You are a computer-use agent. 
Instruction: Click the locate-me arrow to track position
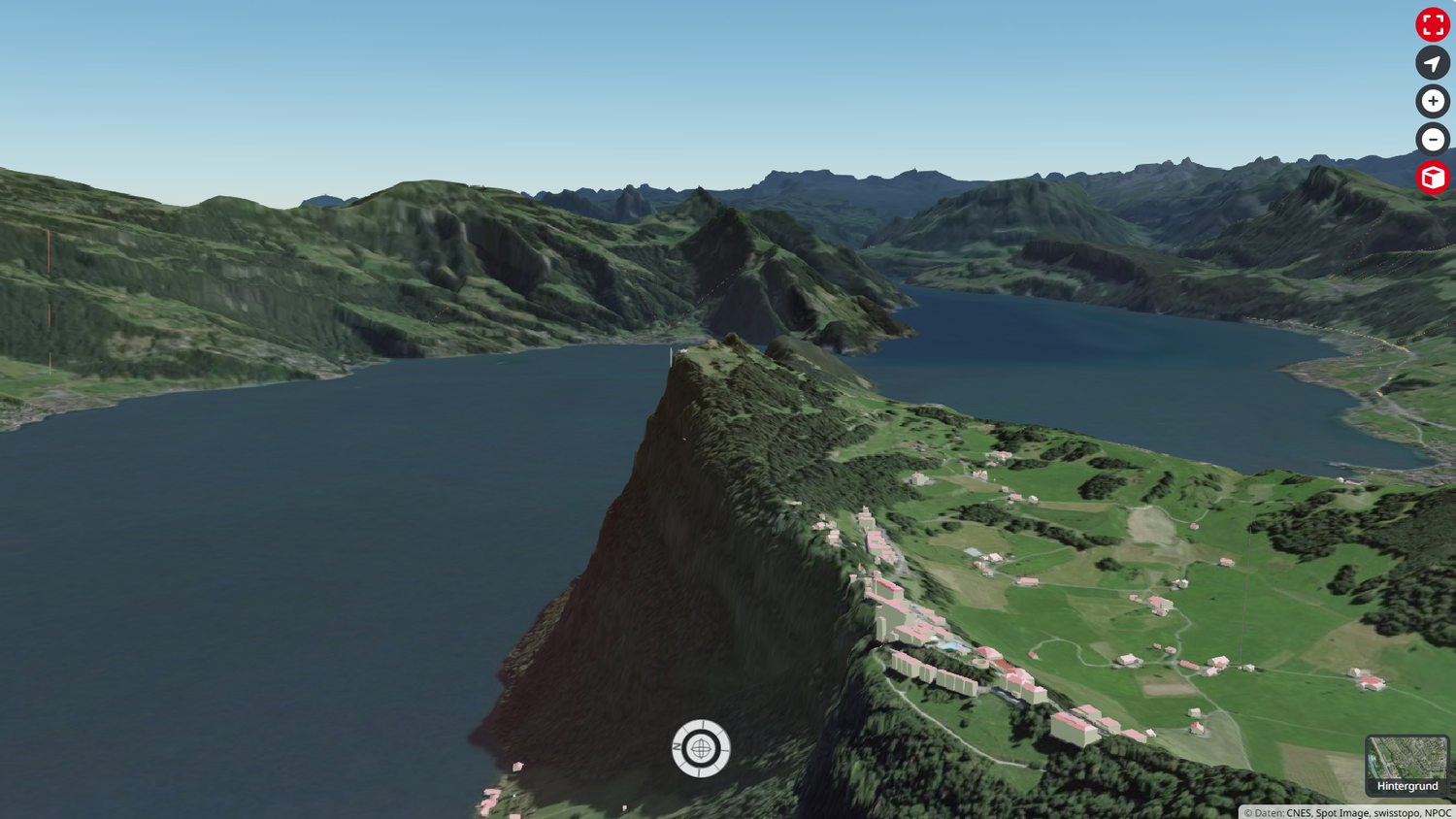tap(1432, 63)
